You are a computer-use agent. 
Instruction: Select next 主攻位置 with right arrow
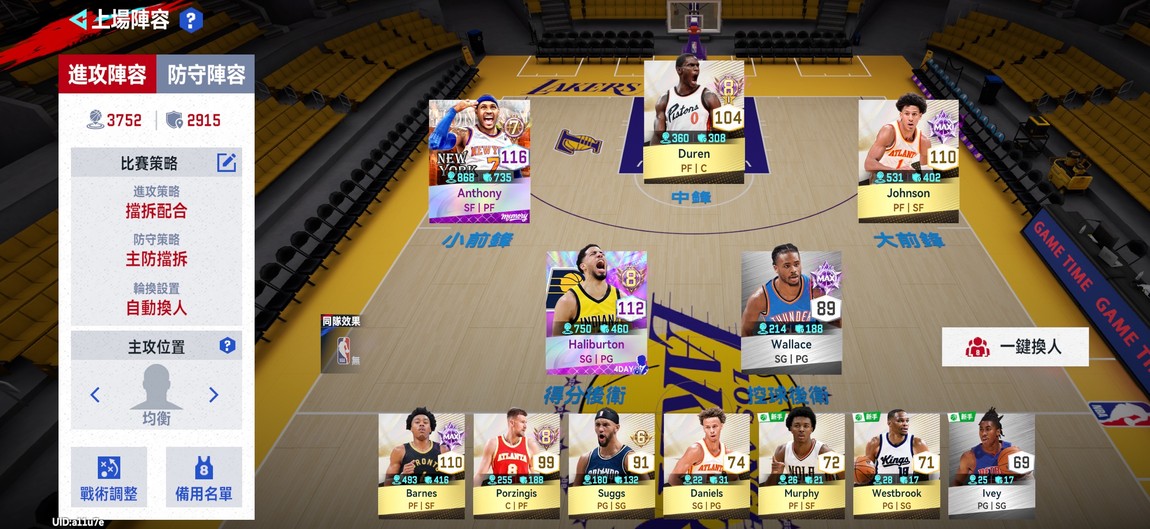click(x=213, y=395)
